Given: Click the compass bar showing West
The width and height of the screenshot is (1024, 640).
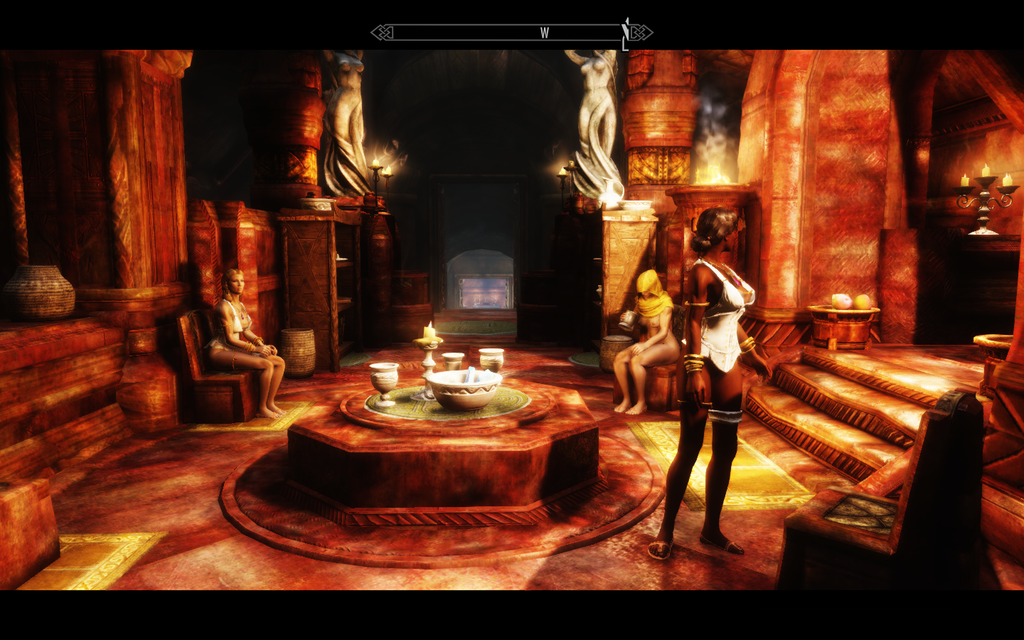Looking at the screenshot, I should pos(511,33).
